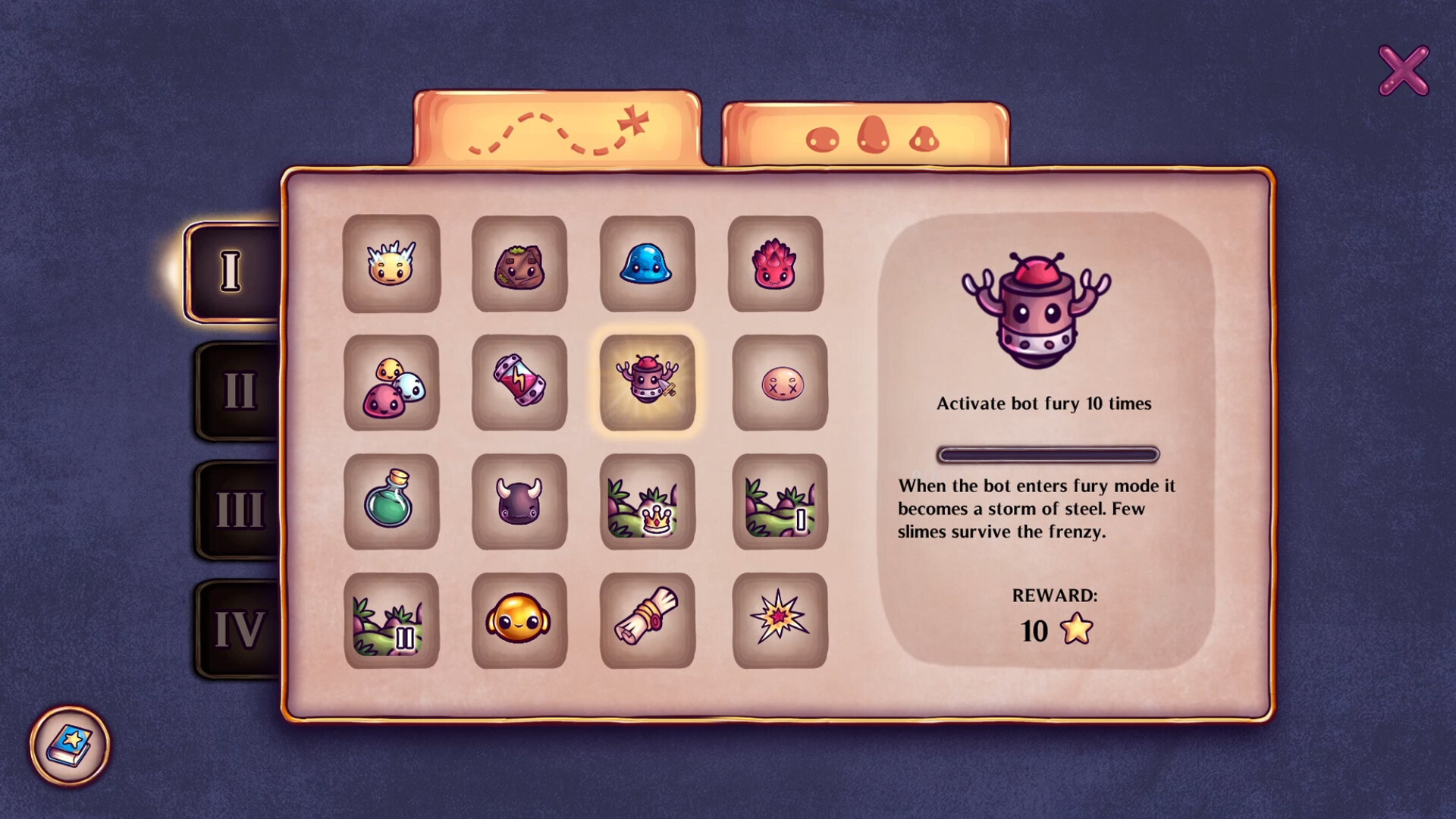Open the horned slime achievement
The image size is (1456, 819).
pos(520,503)
